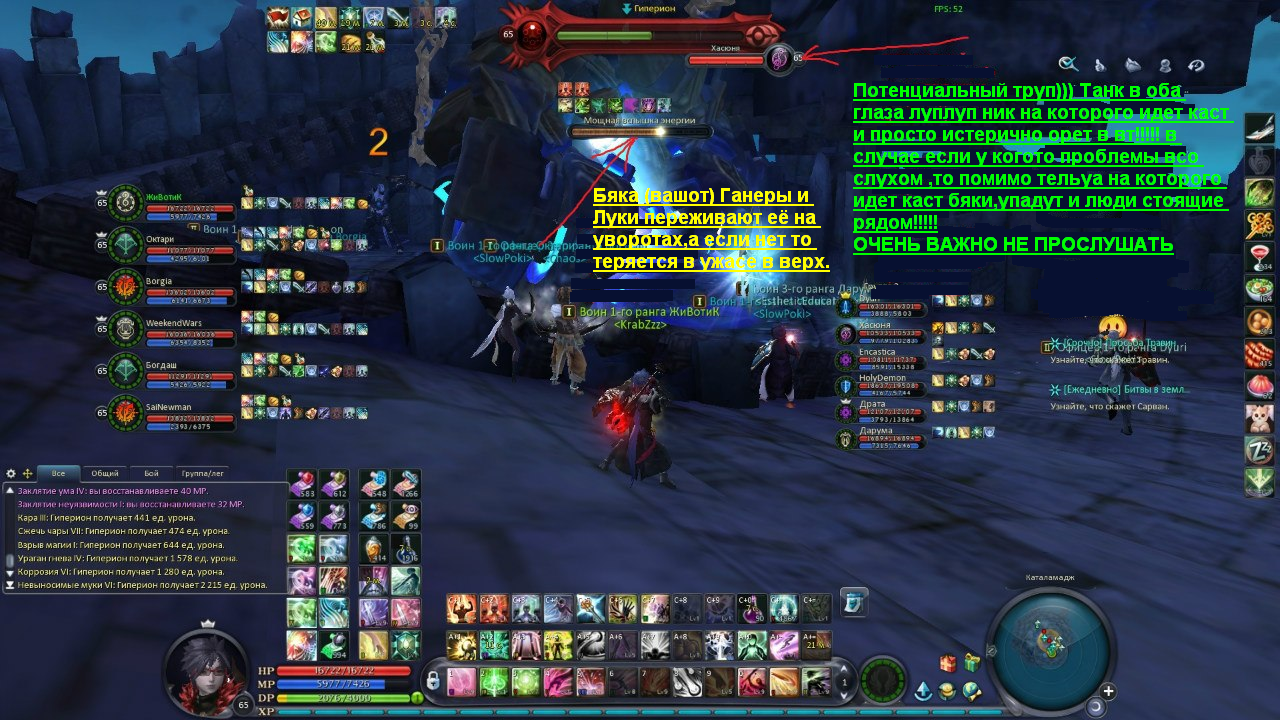
Task: Open chat settings gear icon
Action: point(11,473)
